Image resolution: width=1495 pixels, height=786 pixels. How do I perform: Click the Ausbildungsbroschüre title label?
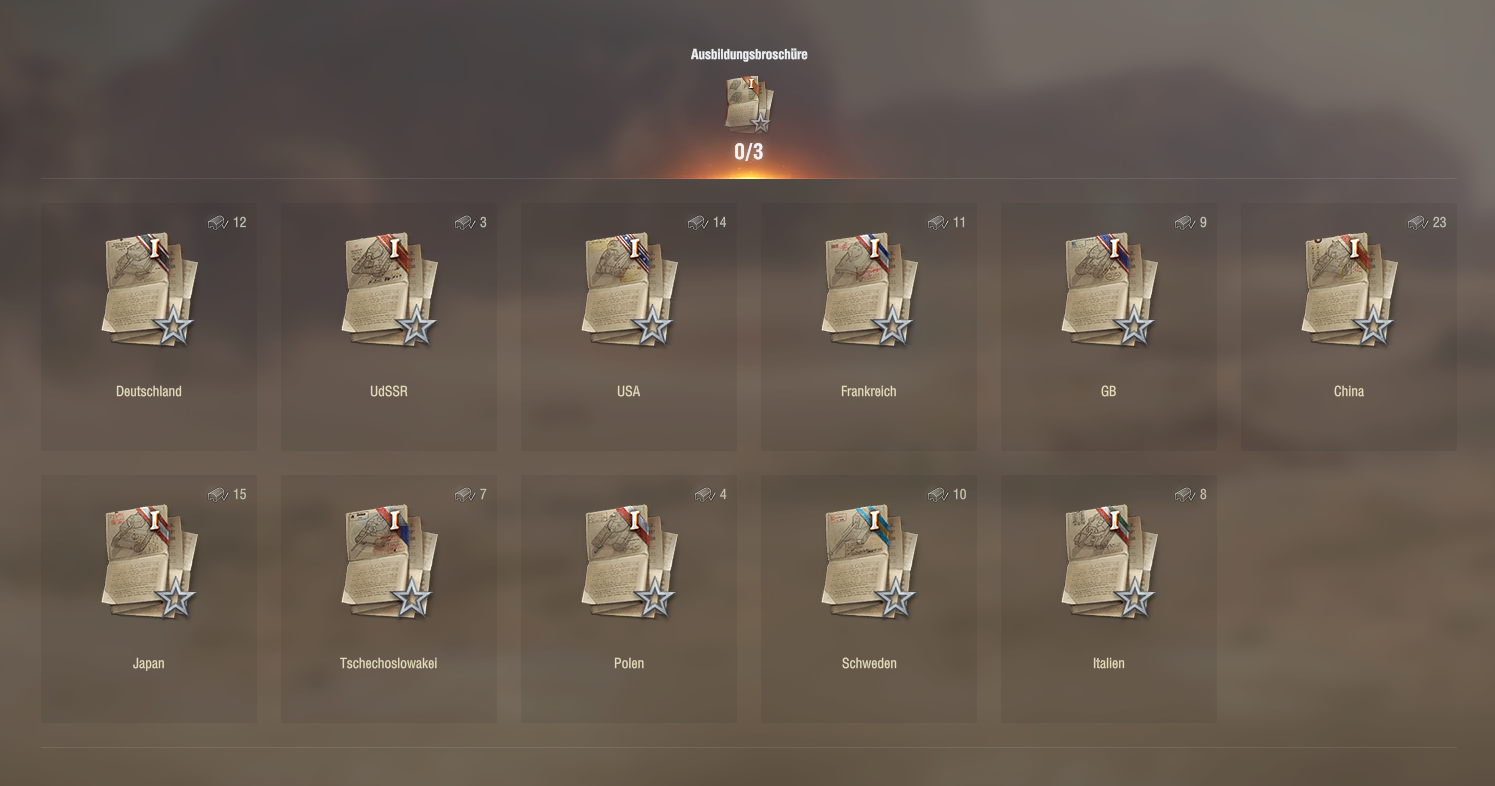[748, 55]
